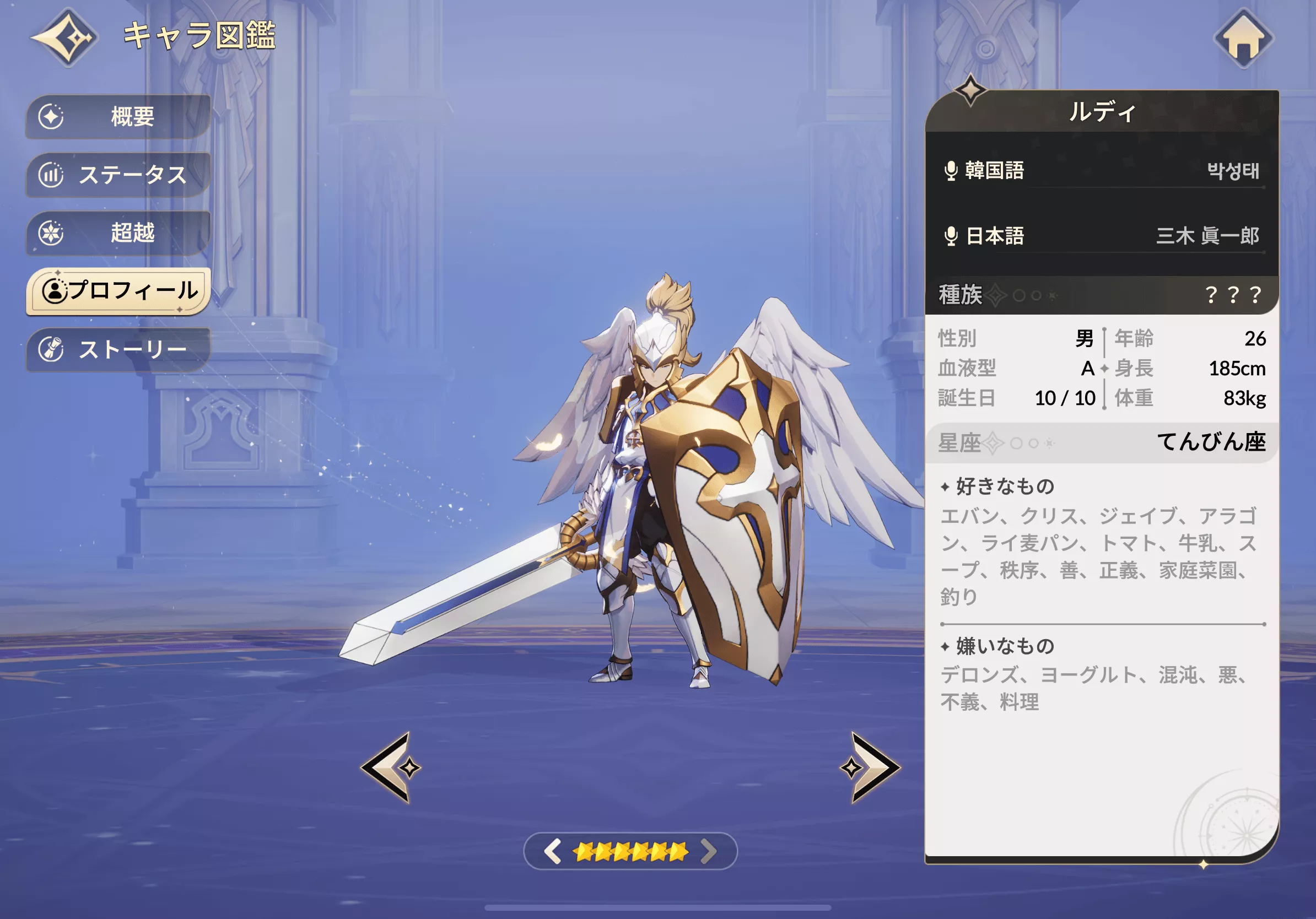Image resolution: width=1316 pixels, height=919 pixels.
Task: Click the left chevron beside the star rating
Action: tap(553, 853)
